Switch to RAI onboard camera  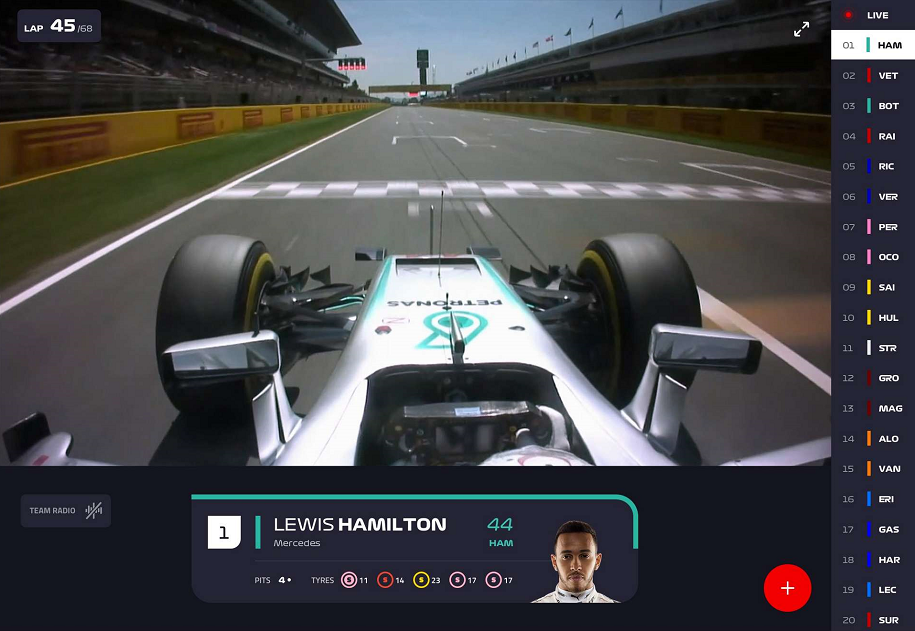pos(872,136)
